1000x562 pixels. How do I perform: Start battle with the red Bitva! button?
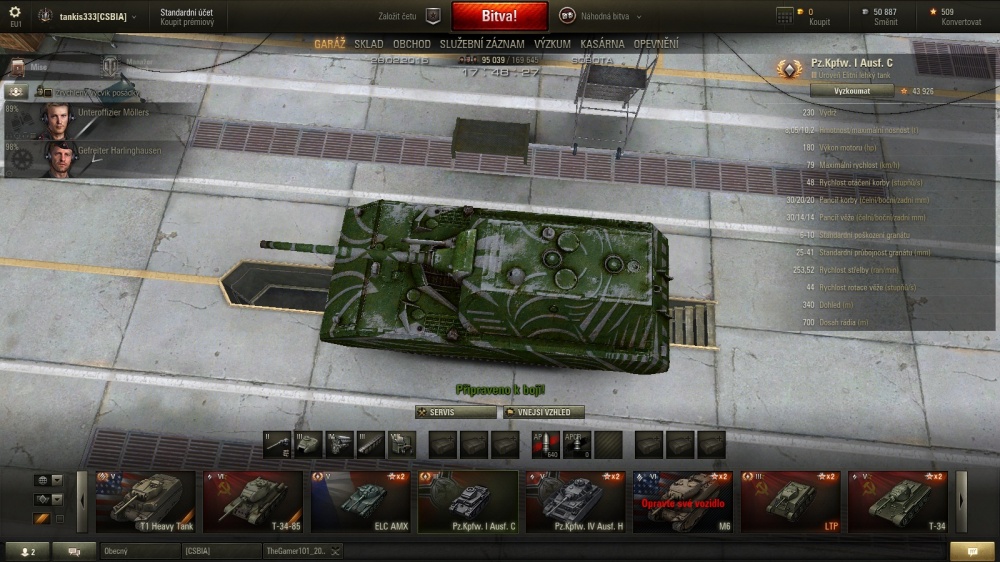tap(499, 16)
